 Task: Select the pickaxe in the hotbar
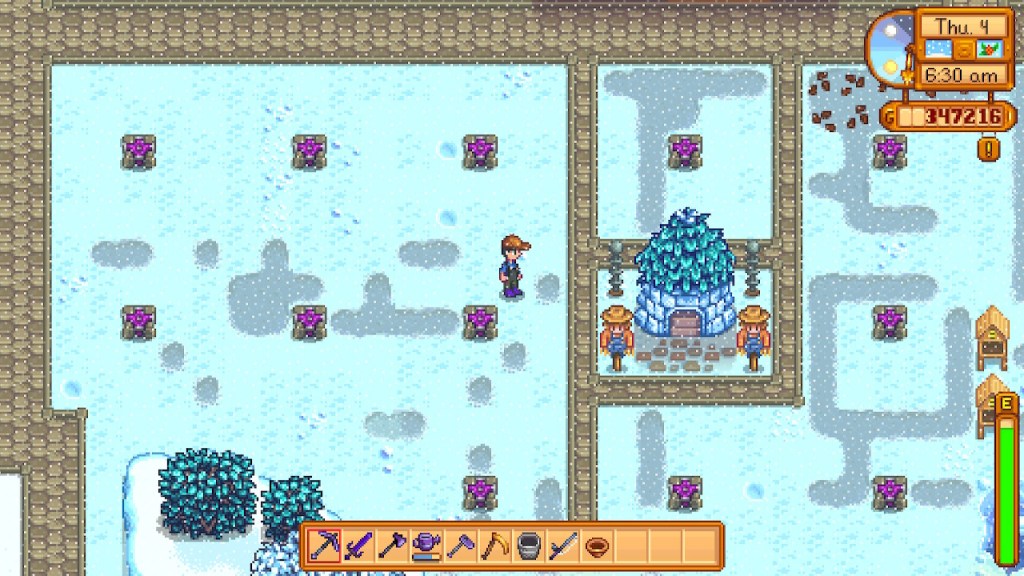[324, 546]
